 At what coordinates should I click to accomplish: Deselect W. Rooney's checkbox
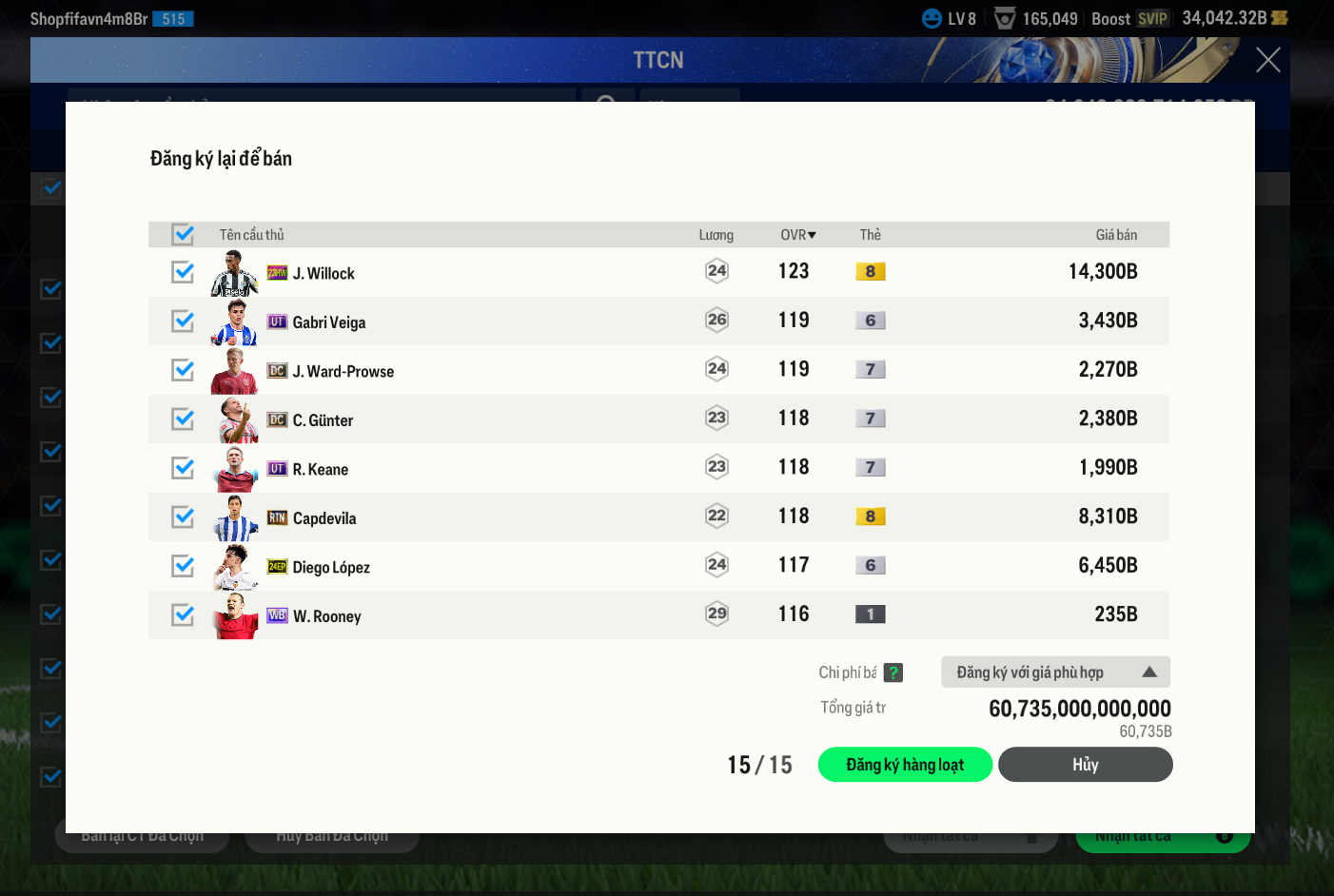[x=183, y=615]
